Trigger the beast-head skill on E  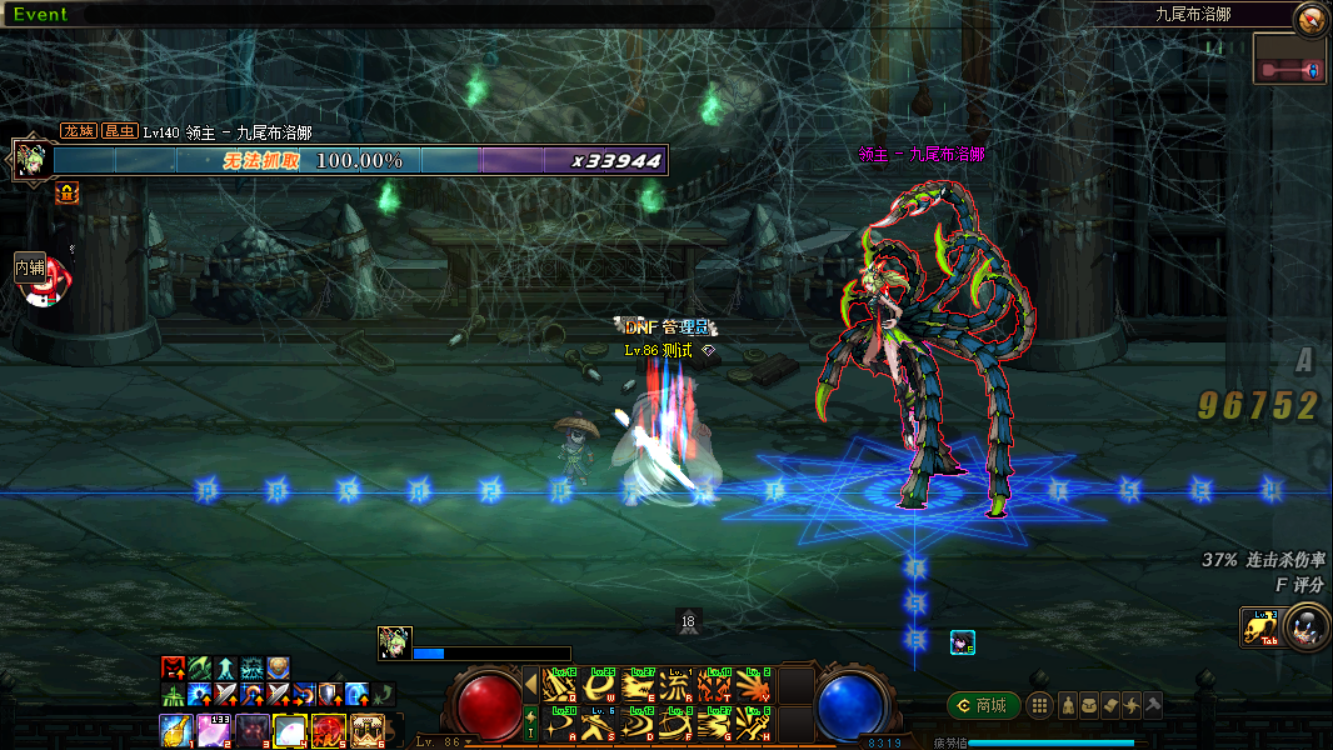tap(637, 686)
